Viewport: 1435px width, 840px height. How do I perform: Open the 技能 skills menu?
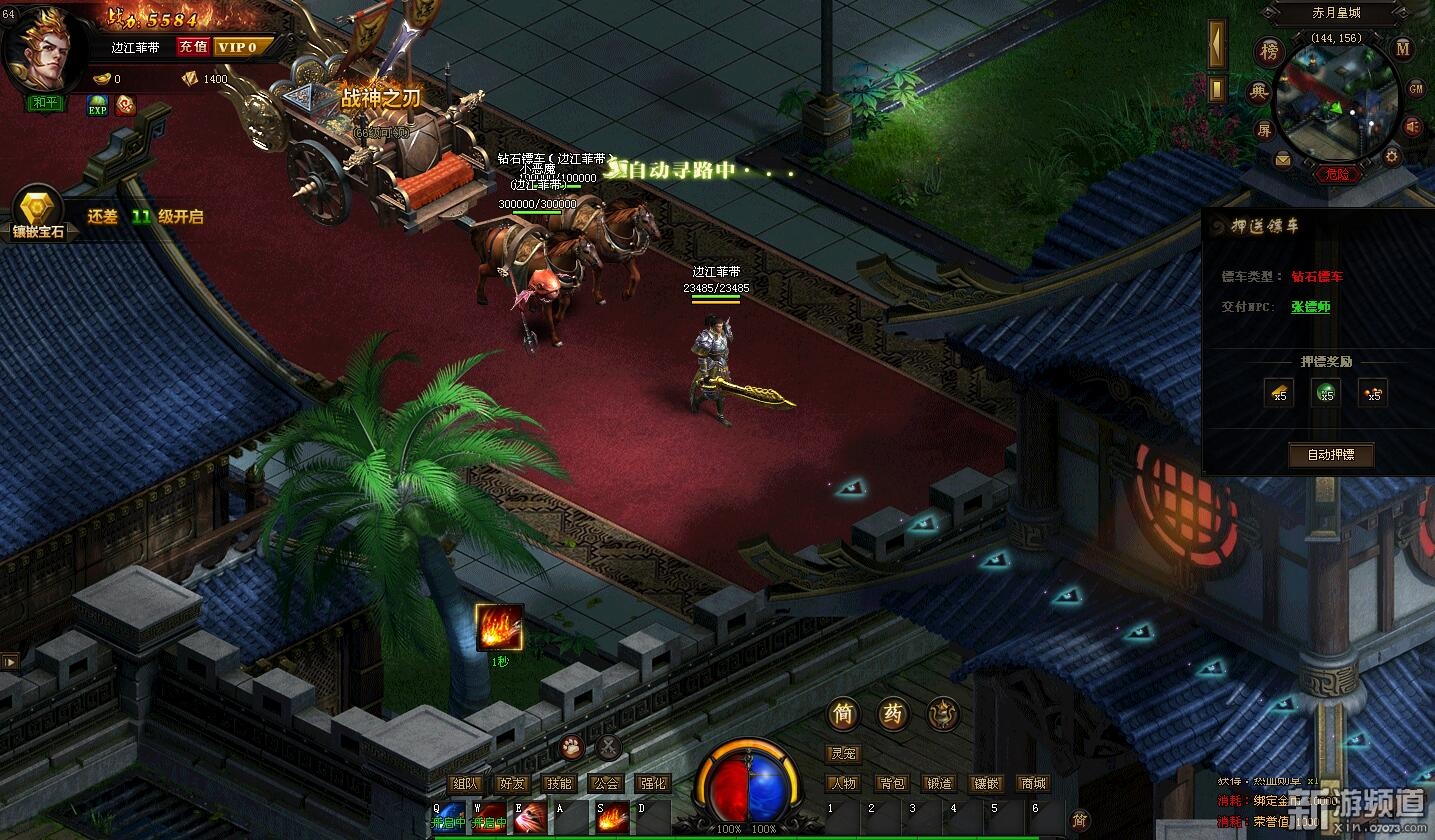click(559, 784)
